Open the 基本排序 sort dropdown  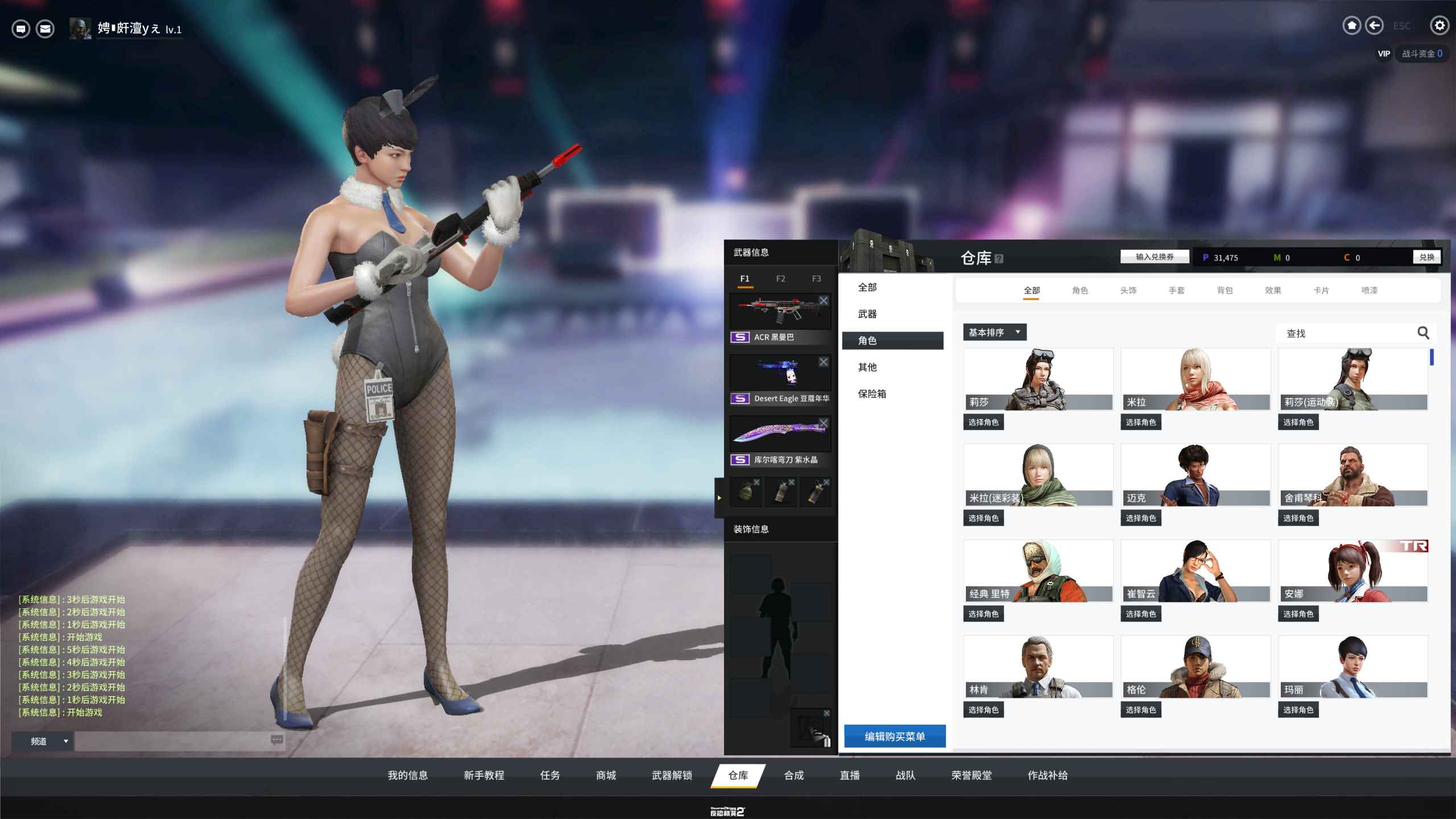(x=994, y=332)
